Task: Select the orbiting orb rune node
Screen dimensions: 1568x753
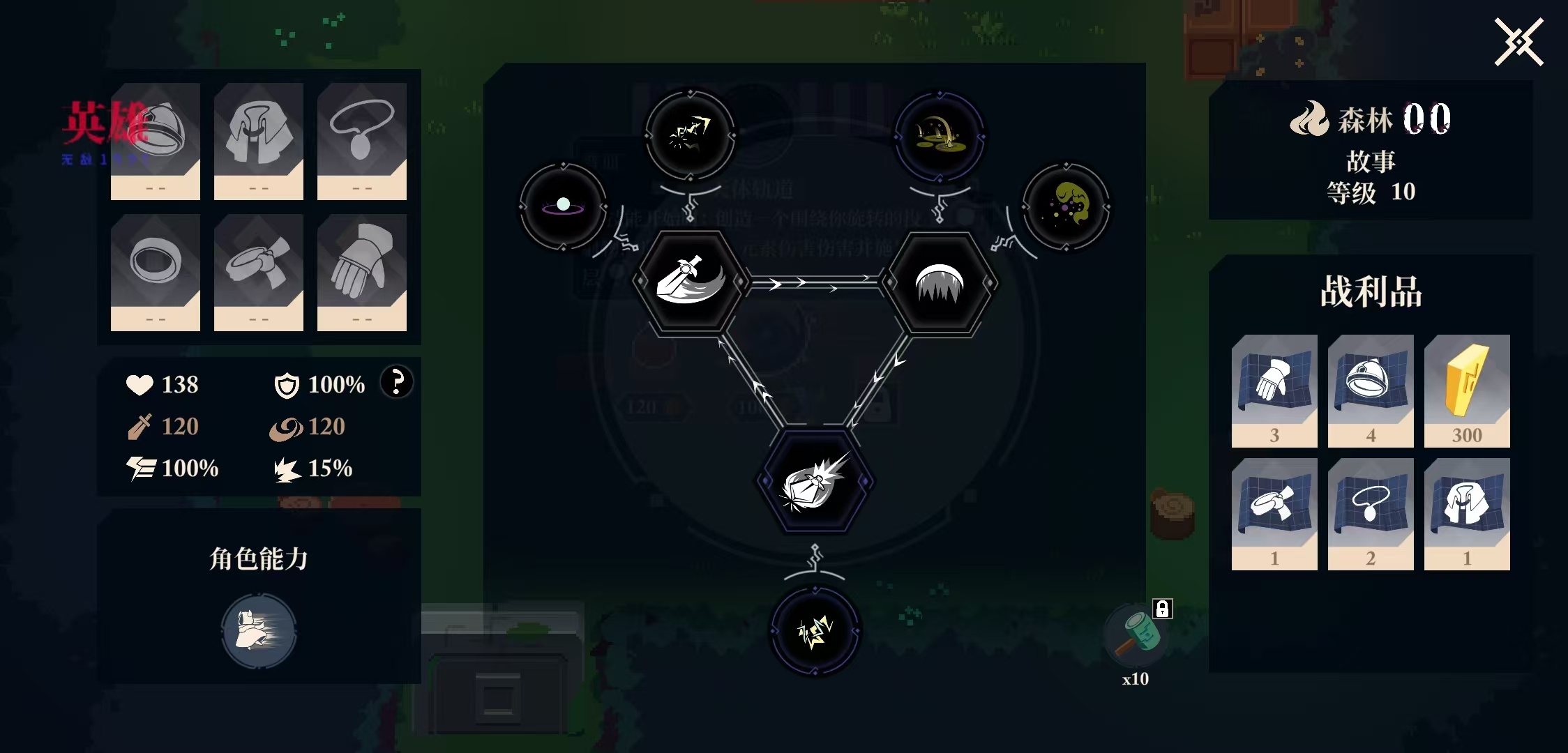Action: pos(563,206)
